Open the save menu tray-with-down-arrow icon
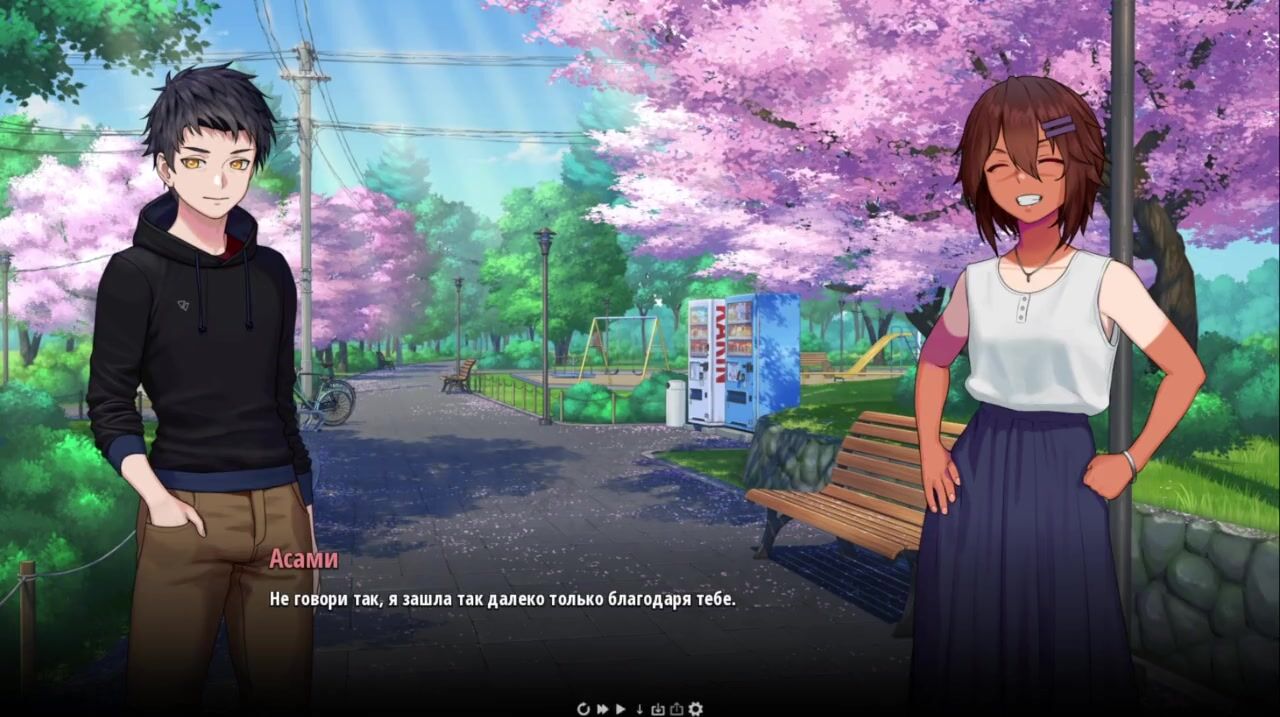This screenshot has height=717, width=1280. 658,709
